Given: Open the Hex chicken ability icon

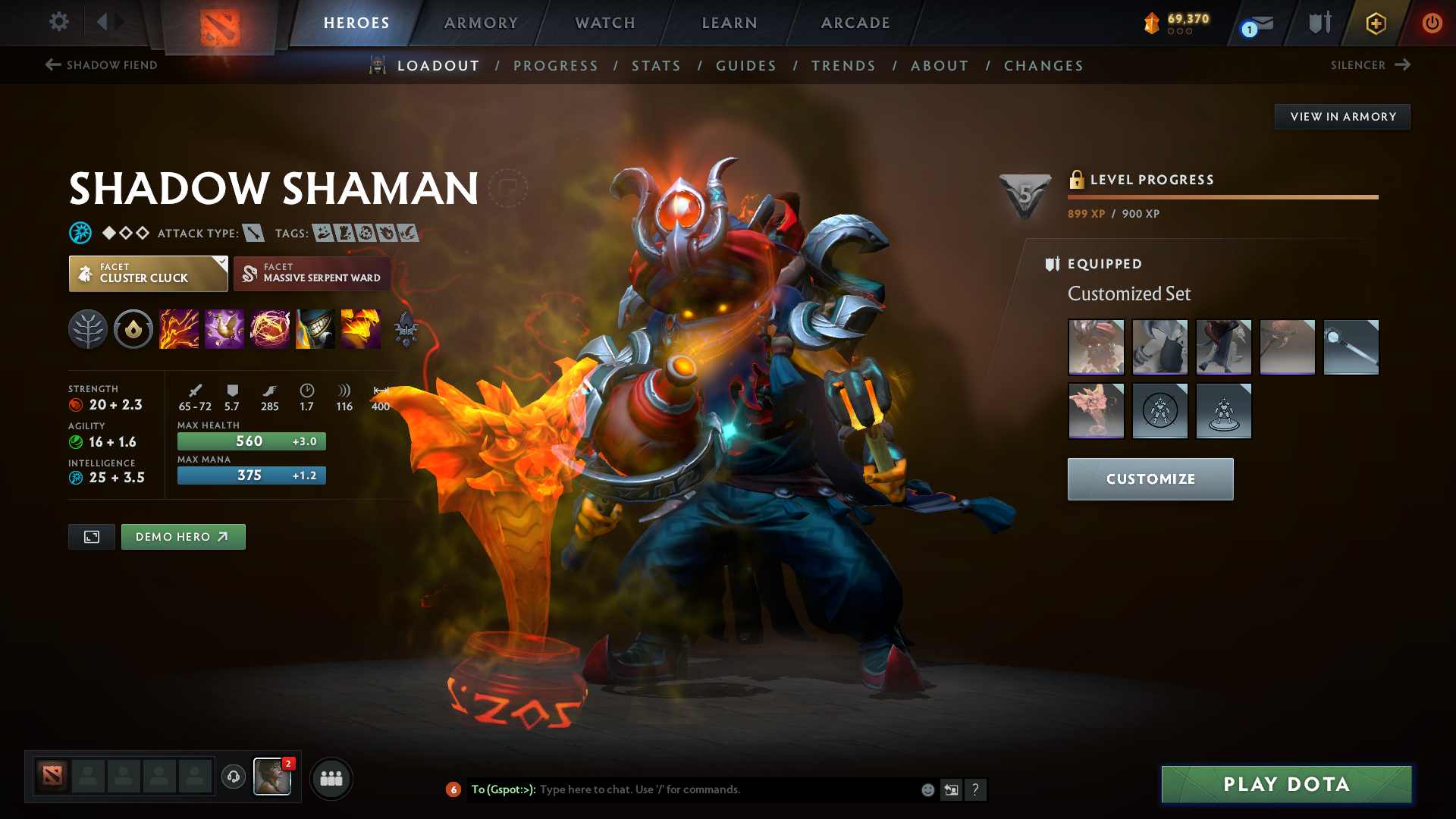Looking at the screenshot, I should [x=224, y=328].
